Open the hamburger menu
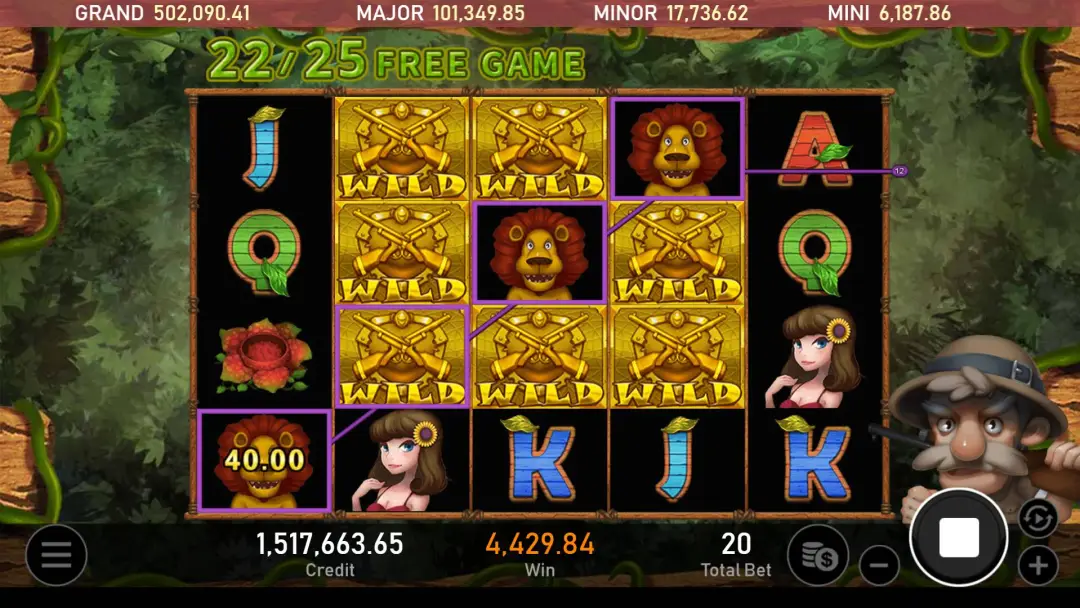The width and height of the screenshot is (1080, 608). point(56,555)
